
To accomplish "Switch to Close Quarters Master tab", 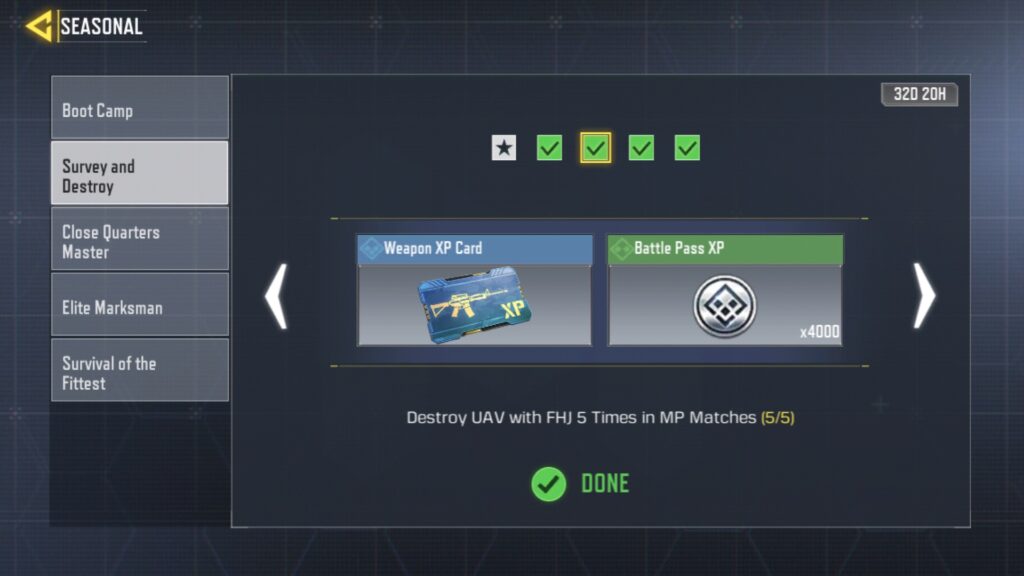I will (139, 240).
